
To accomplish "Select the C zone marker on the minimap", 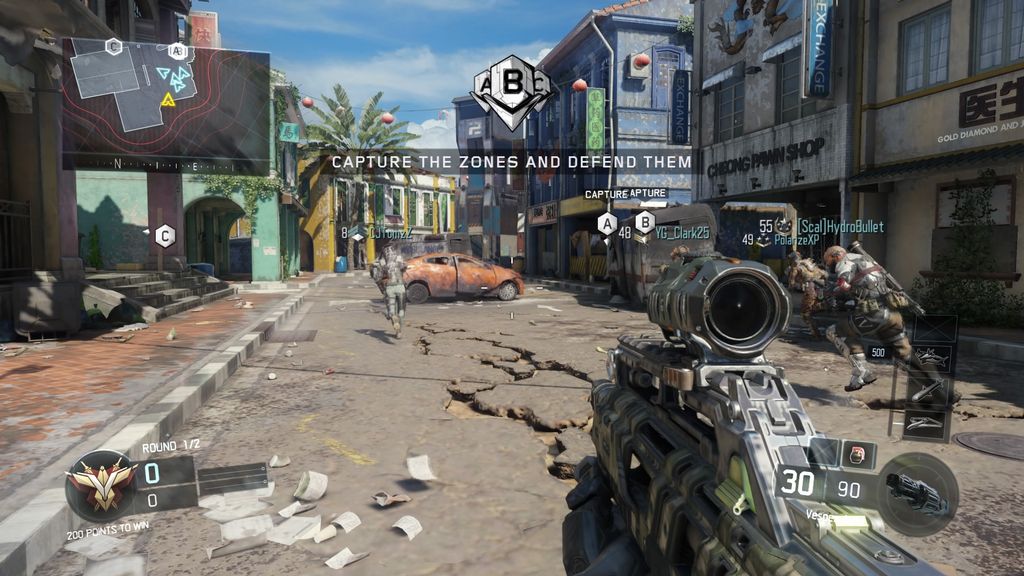I will (x=114, y=46).
